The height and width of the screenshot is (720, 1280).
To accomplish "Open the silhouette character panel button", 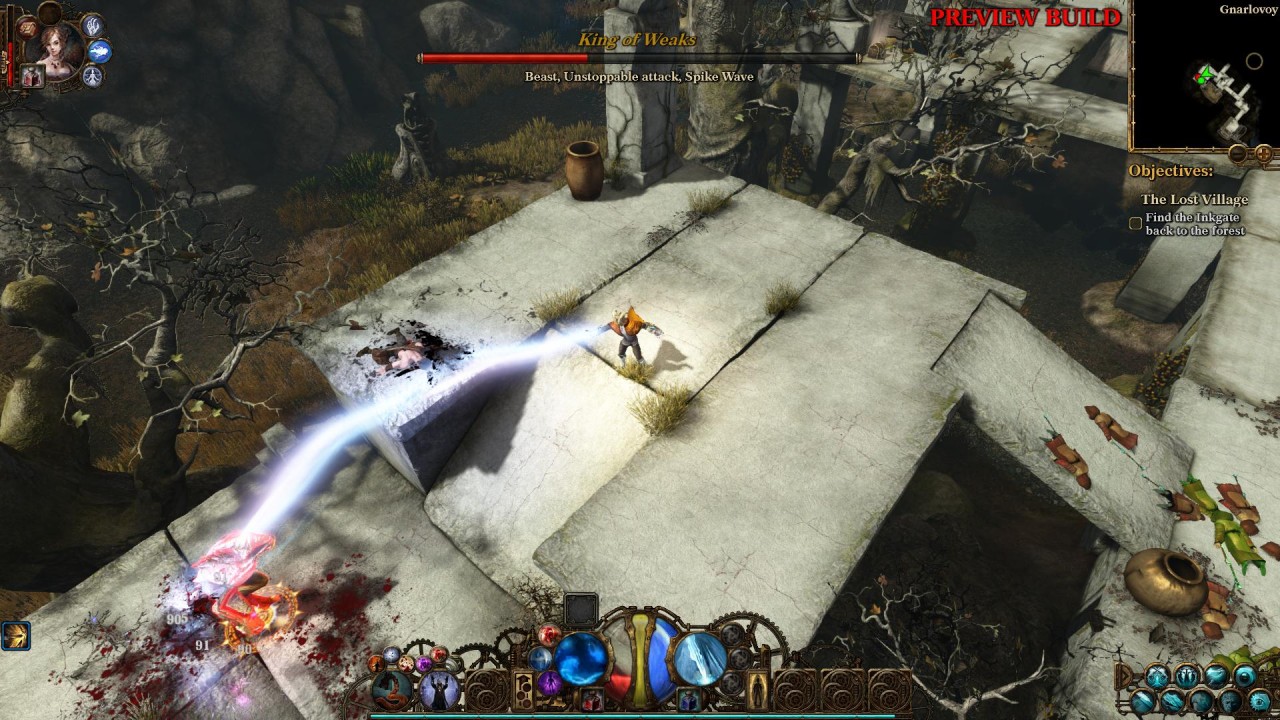I will click(759, 689).
